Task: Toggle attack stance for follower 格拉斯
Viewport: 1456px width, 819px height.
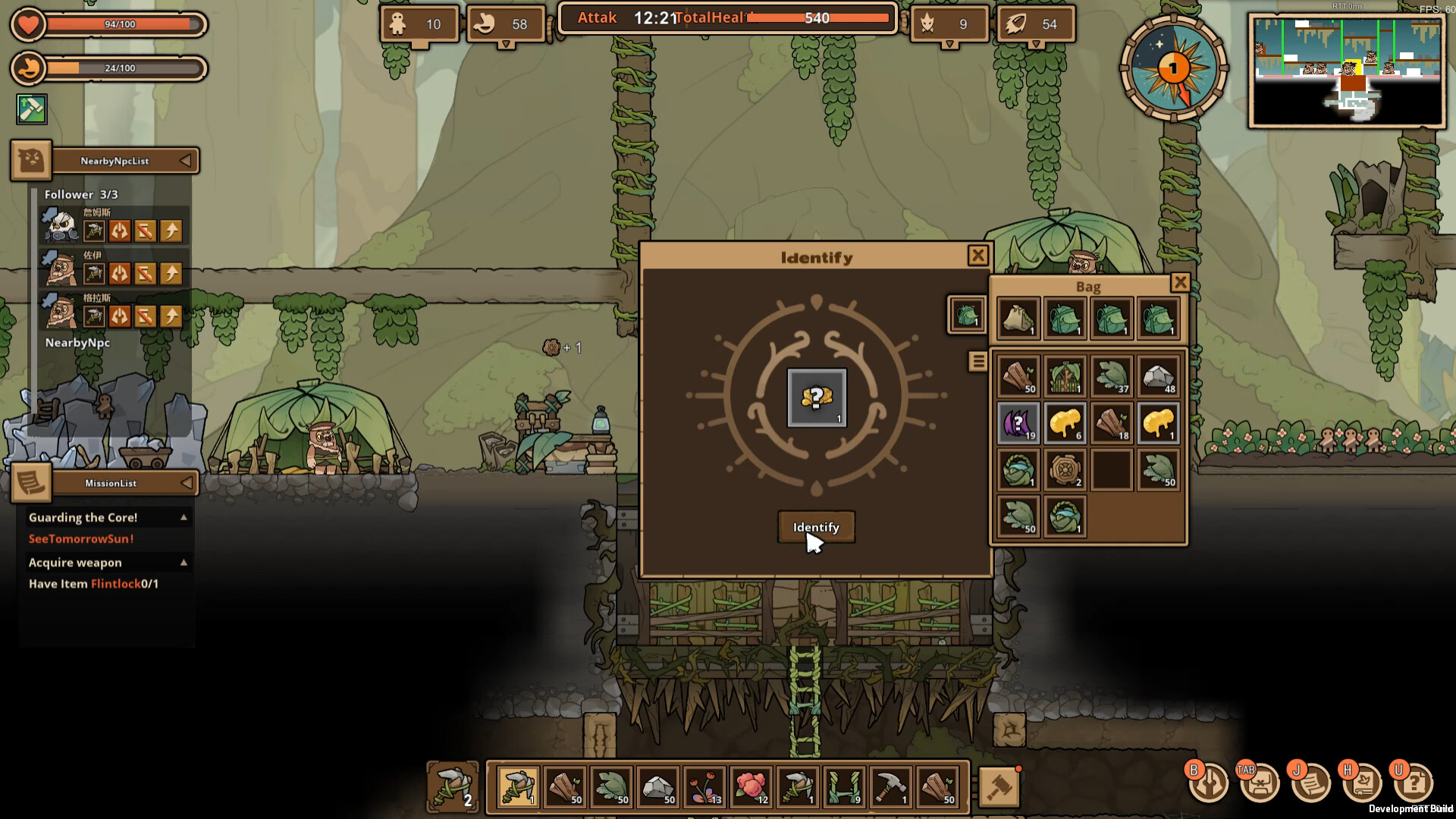Action: coord(119,316)
